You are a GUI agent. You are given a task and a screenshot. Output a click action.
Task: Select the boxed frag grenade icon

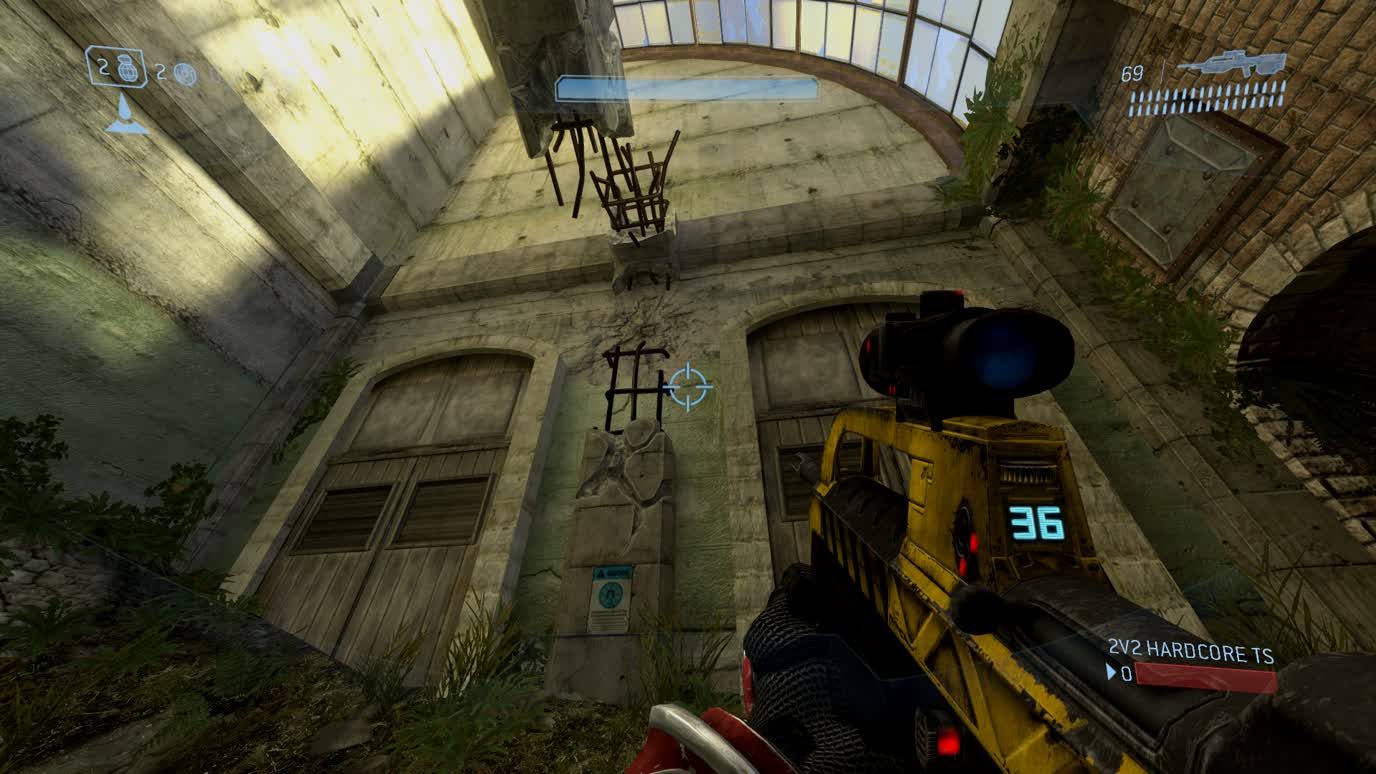tap(125, 68)
